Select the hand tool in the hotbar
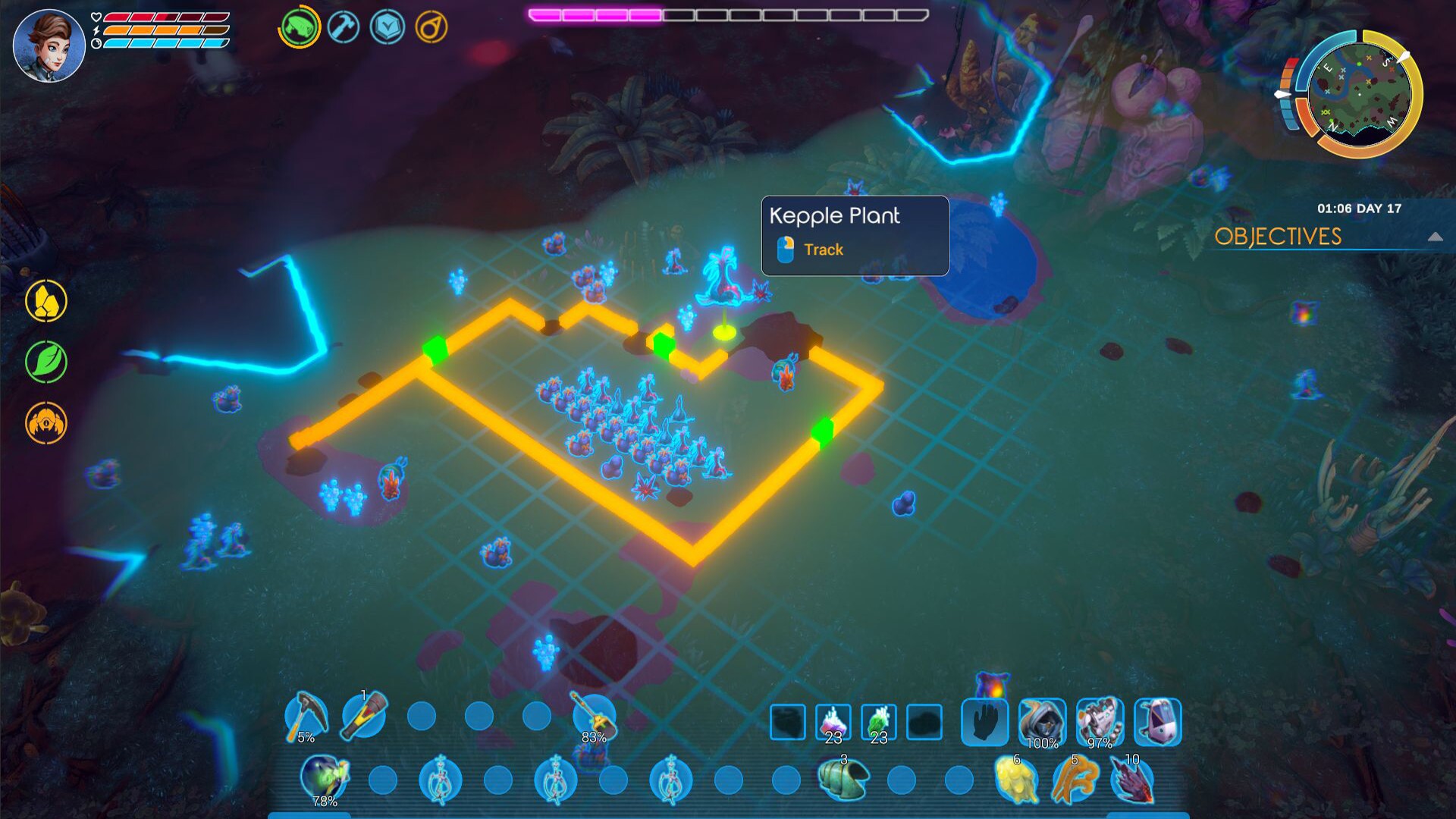Screen dimensions: 1456x819 pyautogui.click(x=985, y=723)
